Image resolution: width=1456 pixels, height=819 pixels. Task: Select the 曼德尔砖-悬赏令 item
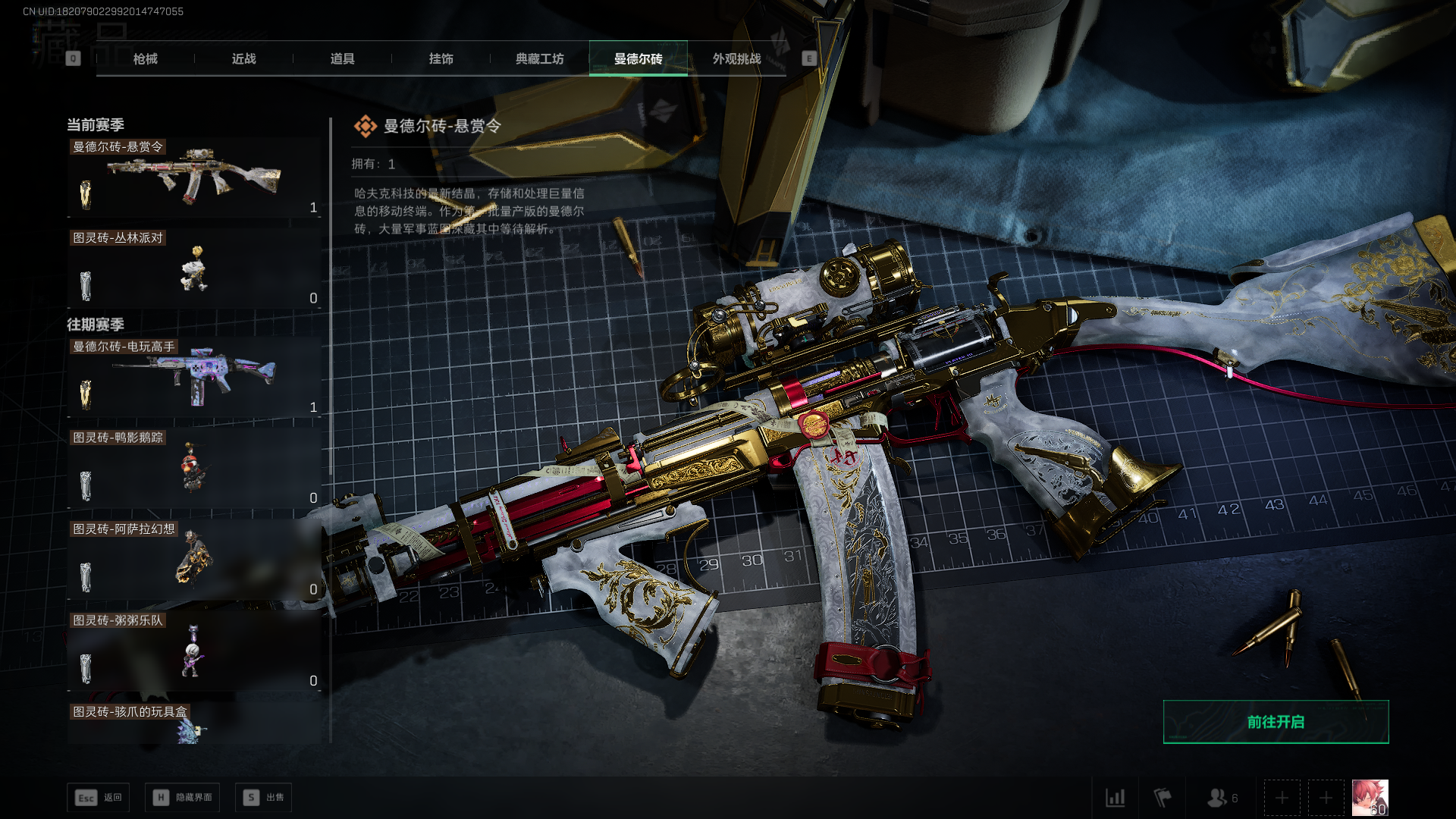click(x=194, y=179)
